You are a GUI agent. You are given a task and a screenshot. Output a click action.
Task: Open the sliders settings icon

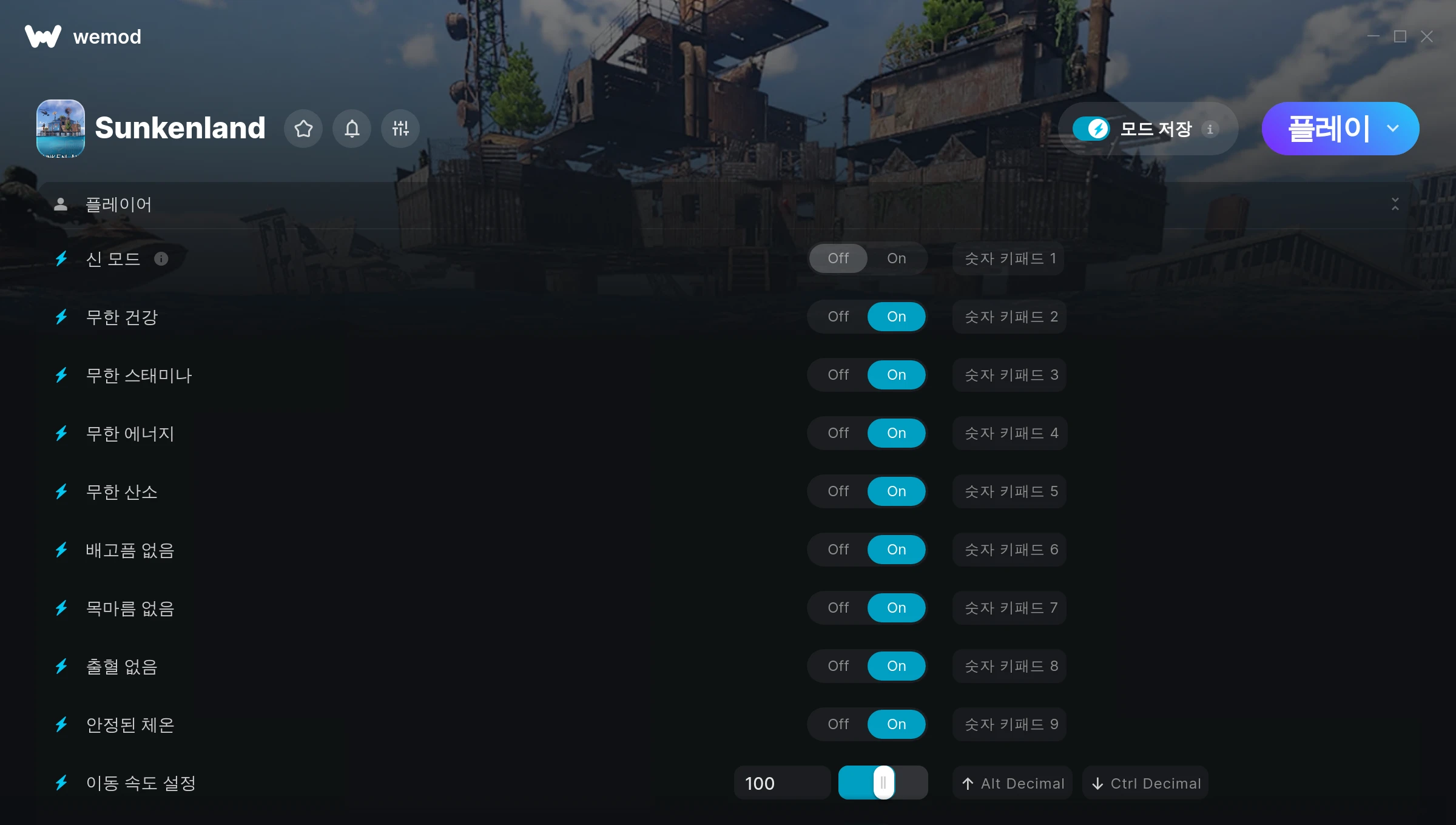[400, 129]
